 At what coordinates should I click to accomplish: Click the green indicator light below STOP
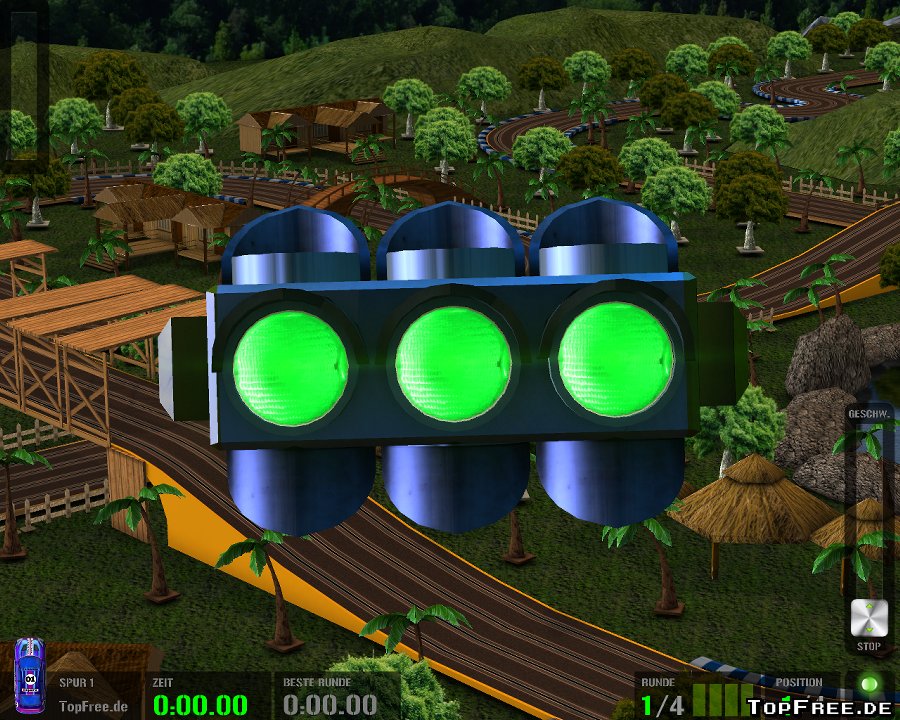pos(868,685)
